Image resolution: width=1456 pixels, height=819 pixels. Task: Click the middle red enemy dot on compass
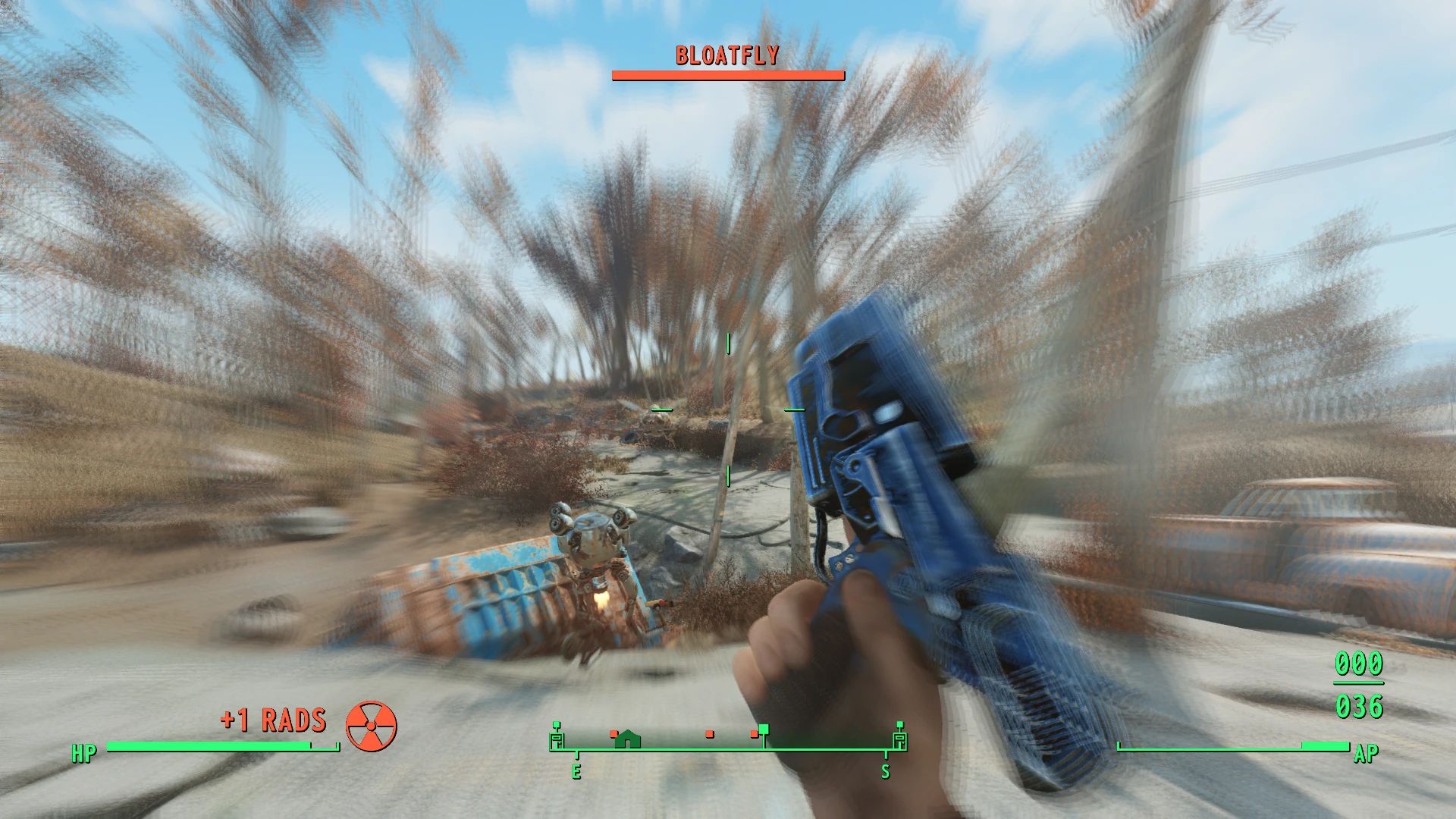(x=709, y=734)
